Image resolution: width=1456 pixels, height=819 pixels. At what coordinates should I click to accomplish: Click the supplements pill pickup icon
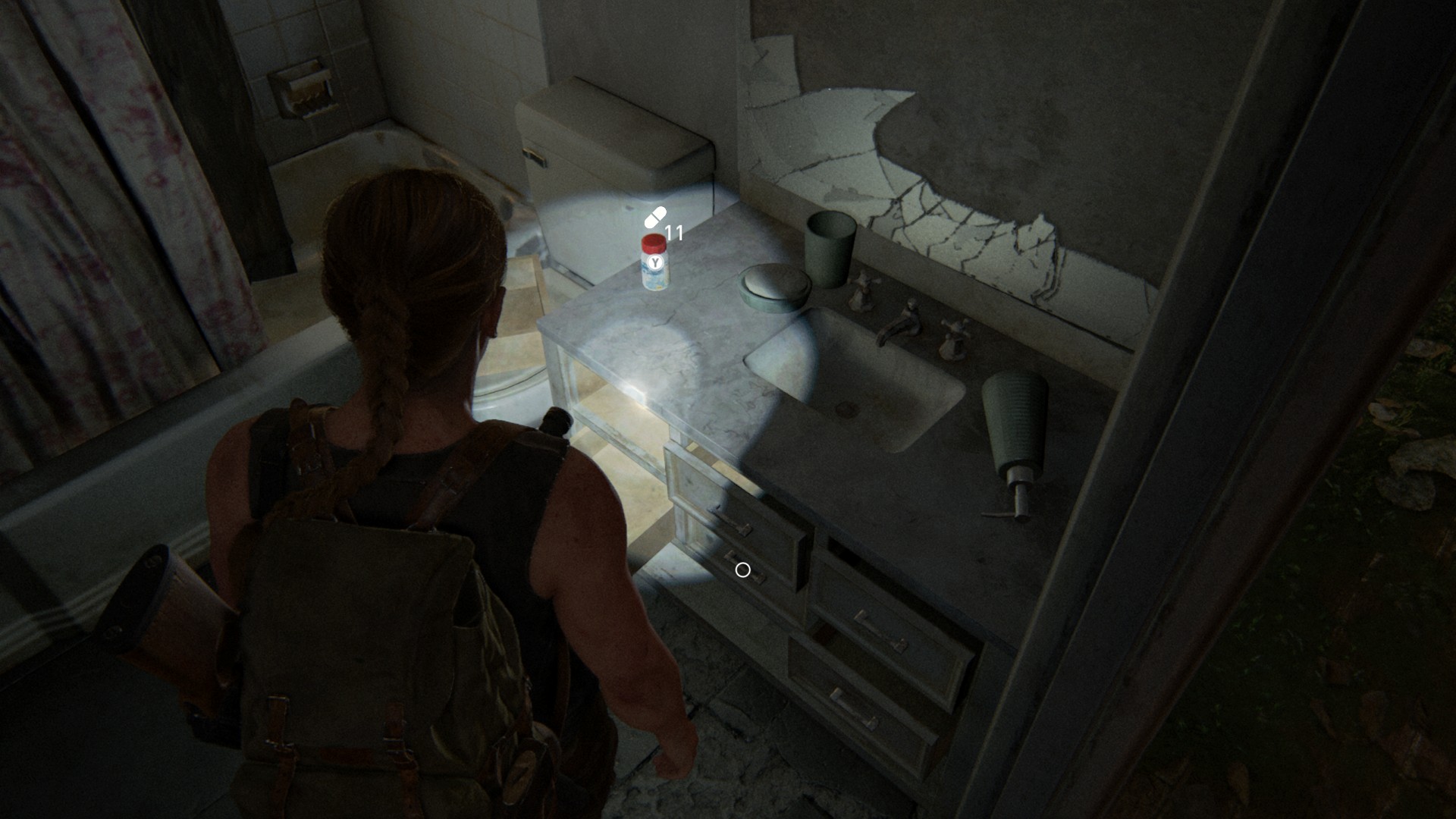[x=655, y=218]
